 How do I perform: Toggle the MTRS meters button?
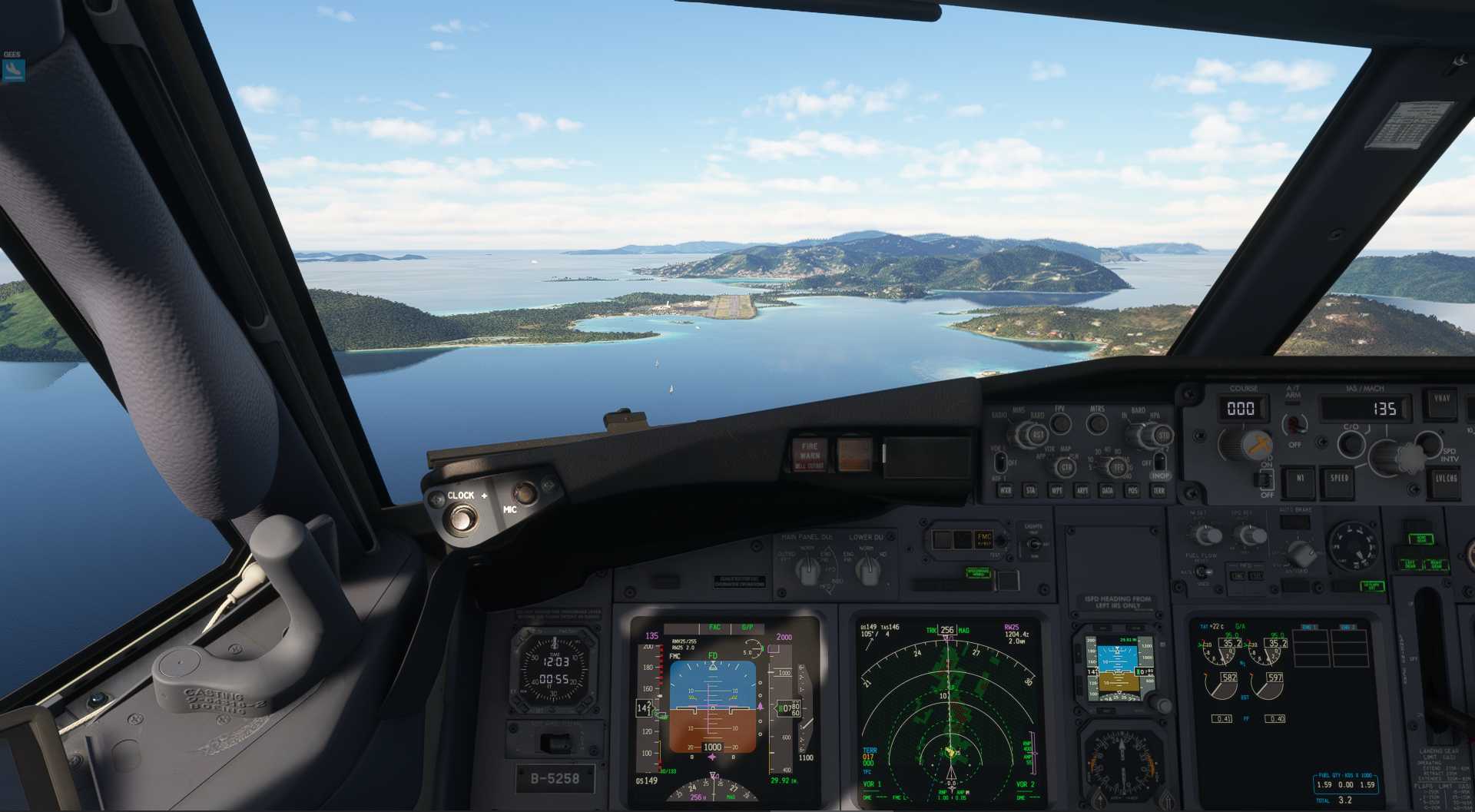point(1097,423)
